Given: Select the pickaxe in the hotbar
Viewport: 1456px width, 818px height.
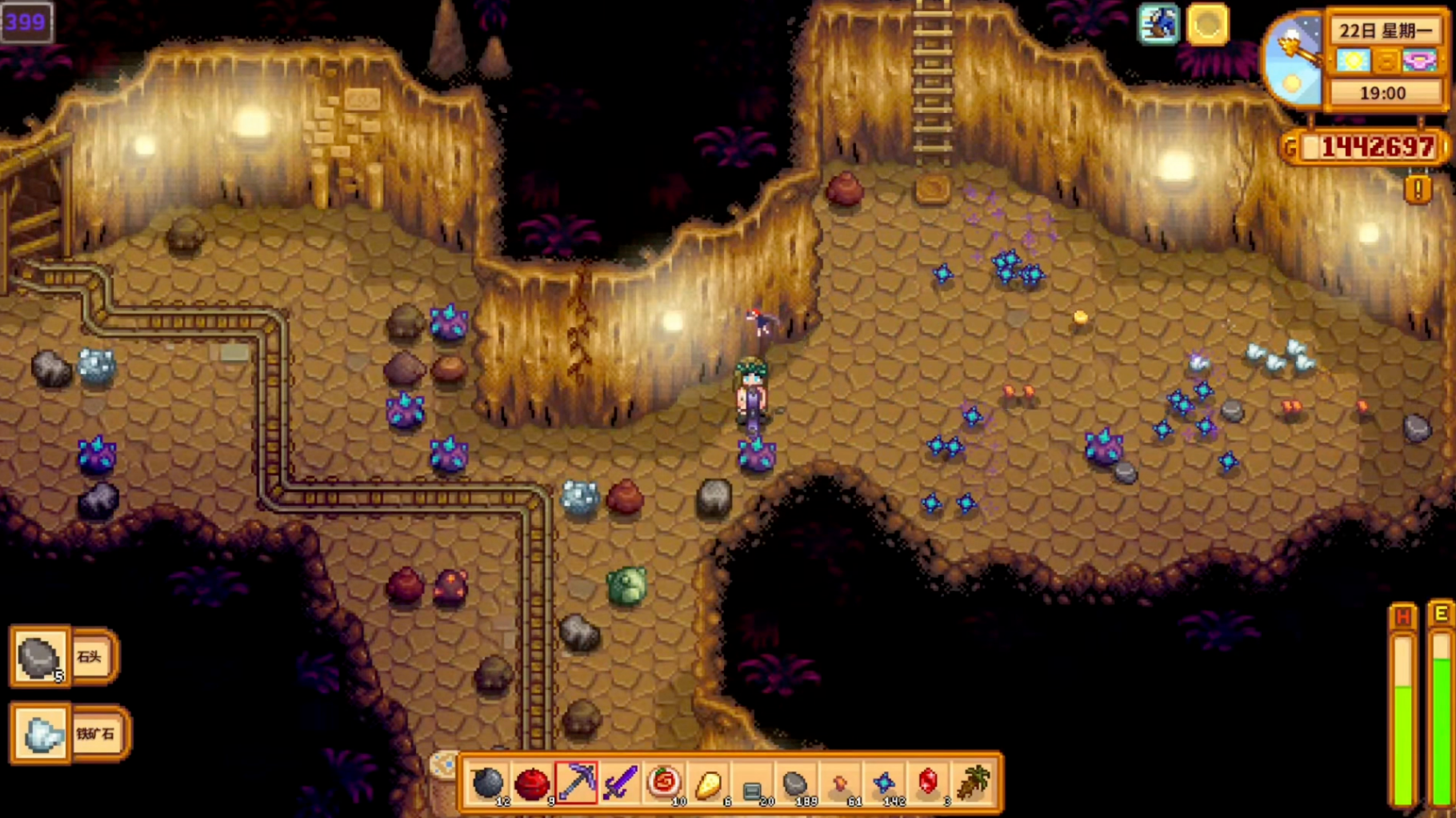Looking at the screenshot, I should (x=576, y=783).
